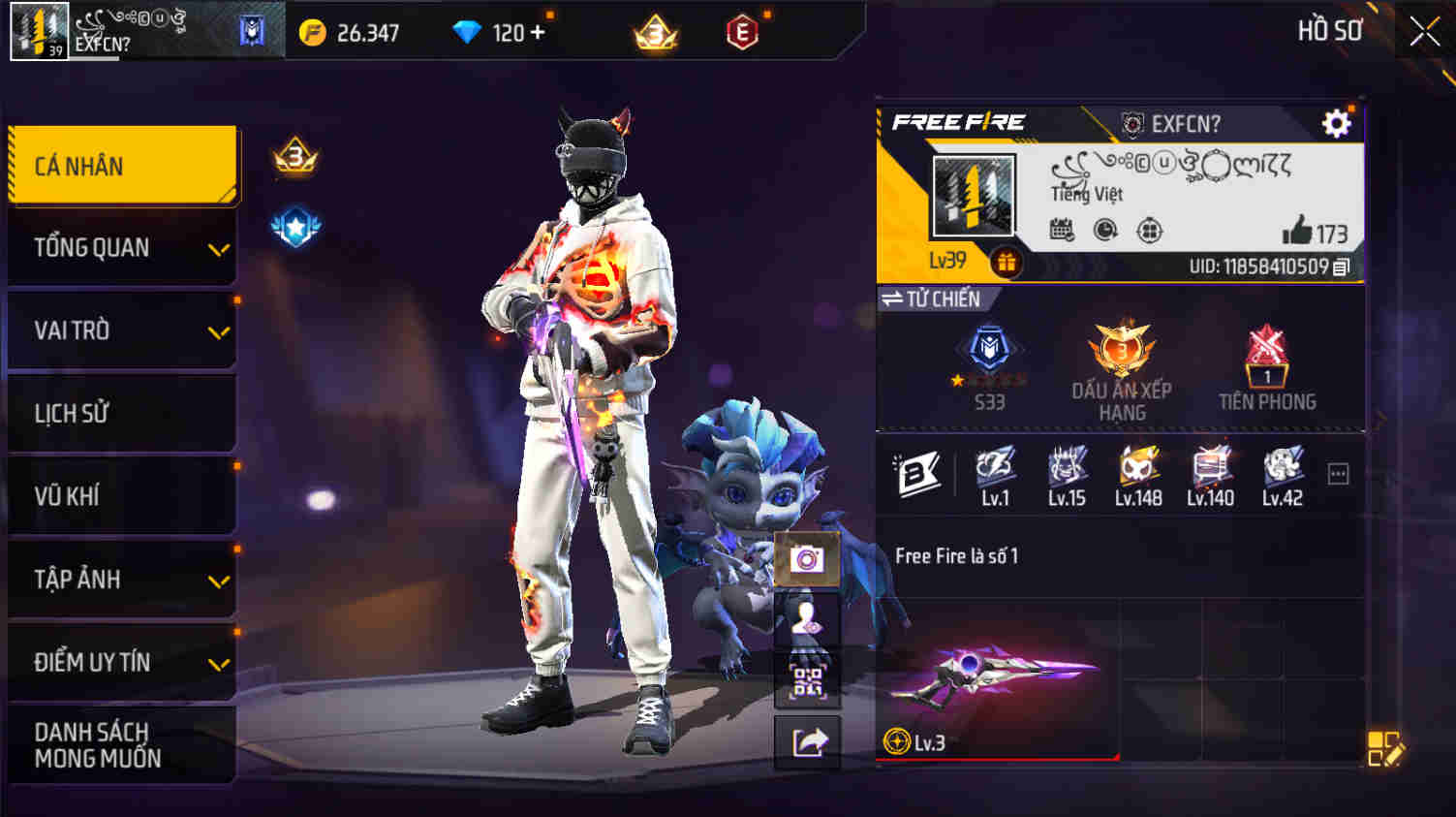Open the QR code icon in the side panel
This screenshot has width=1456, height=817.
point(807,677)
